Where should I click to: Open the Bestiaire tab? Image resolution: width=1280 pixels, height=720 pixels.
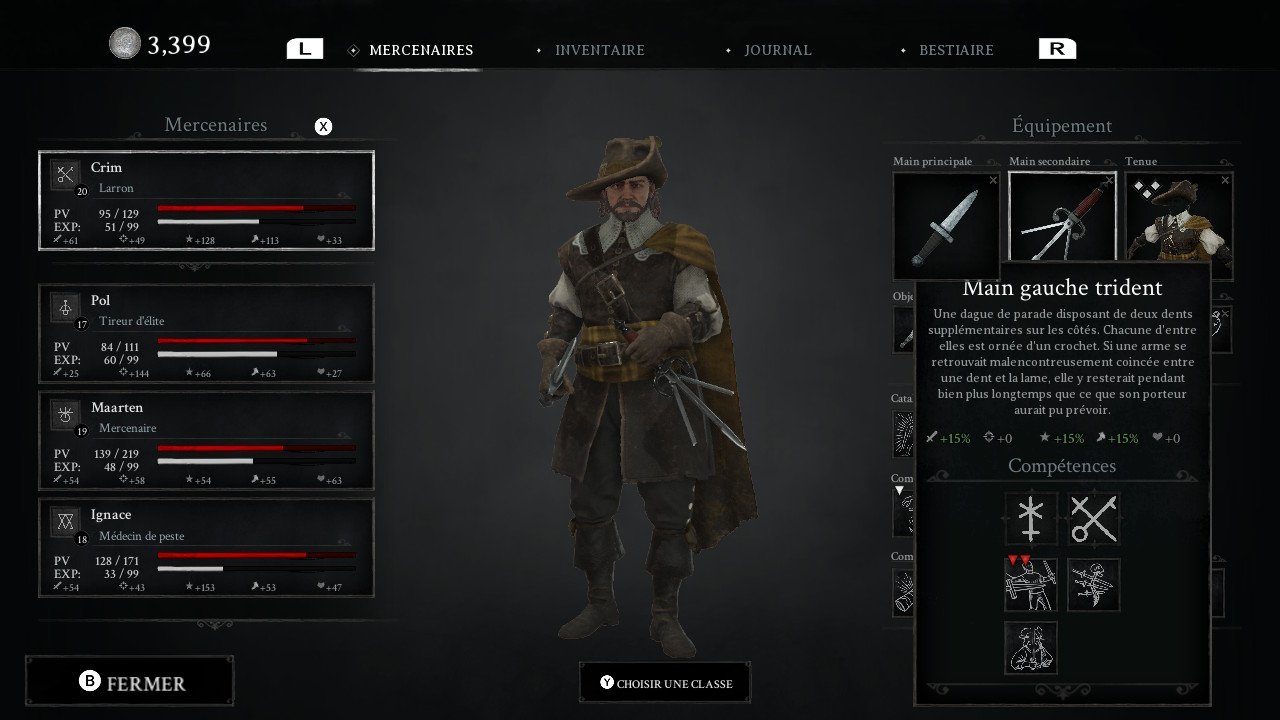click(956, 50)
